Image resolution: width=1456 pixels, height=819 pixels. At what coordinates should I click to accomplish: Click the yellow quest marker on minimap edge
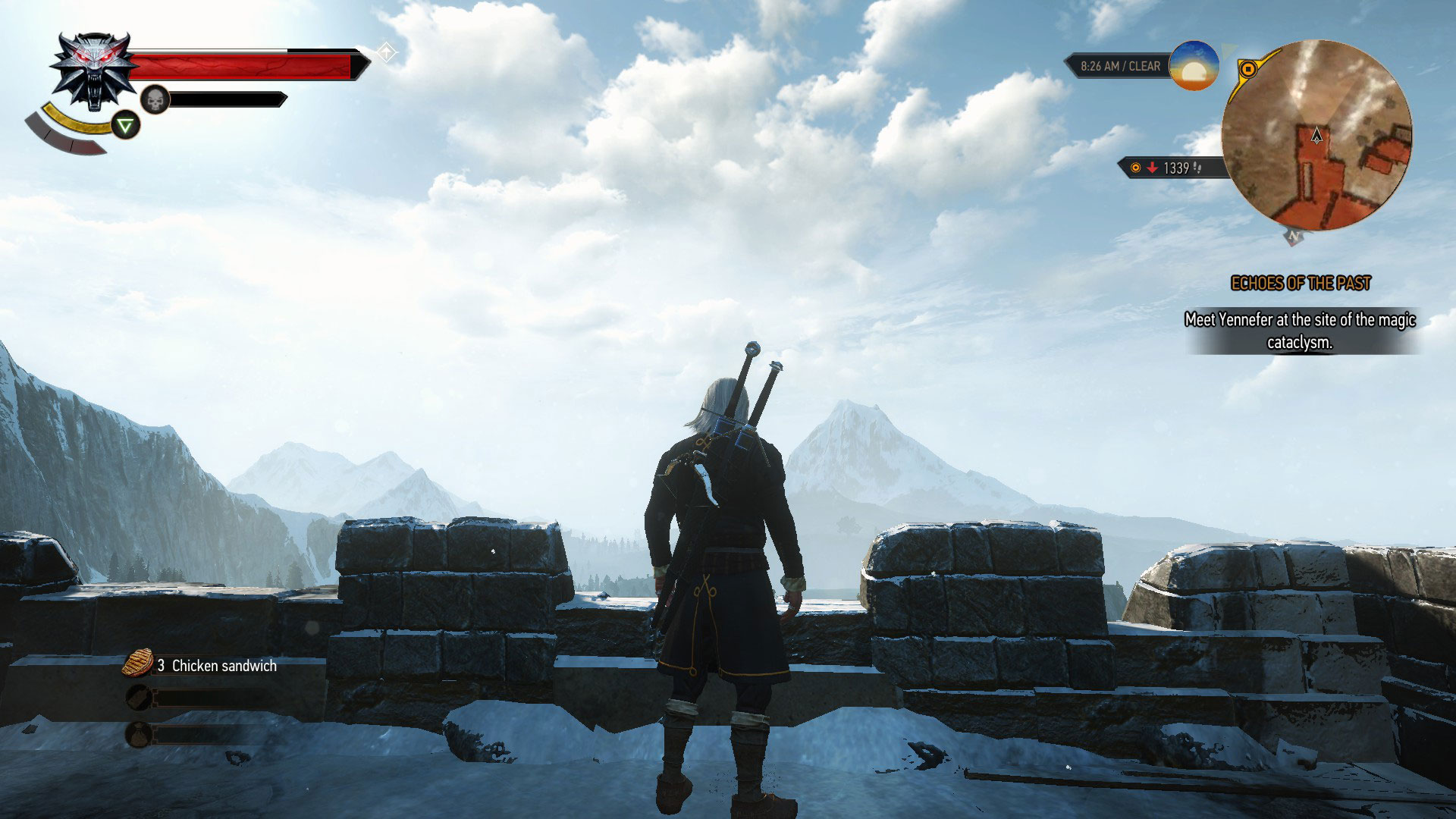pyautogui.click(x=1247, y=70)
